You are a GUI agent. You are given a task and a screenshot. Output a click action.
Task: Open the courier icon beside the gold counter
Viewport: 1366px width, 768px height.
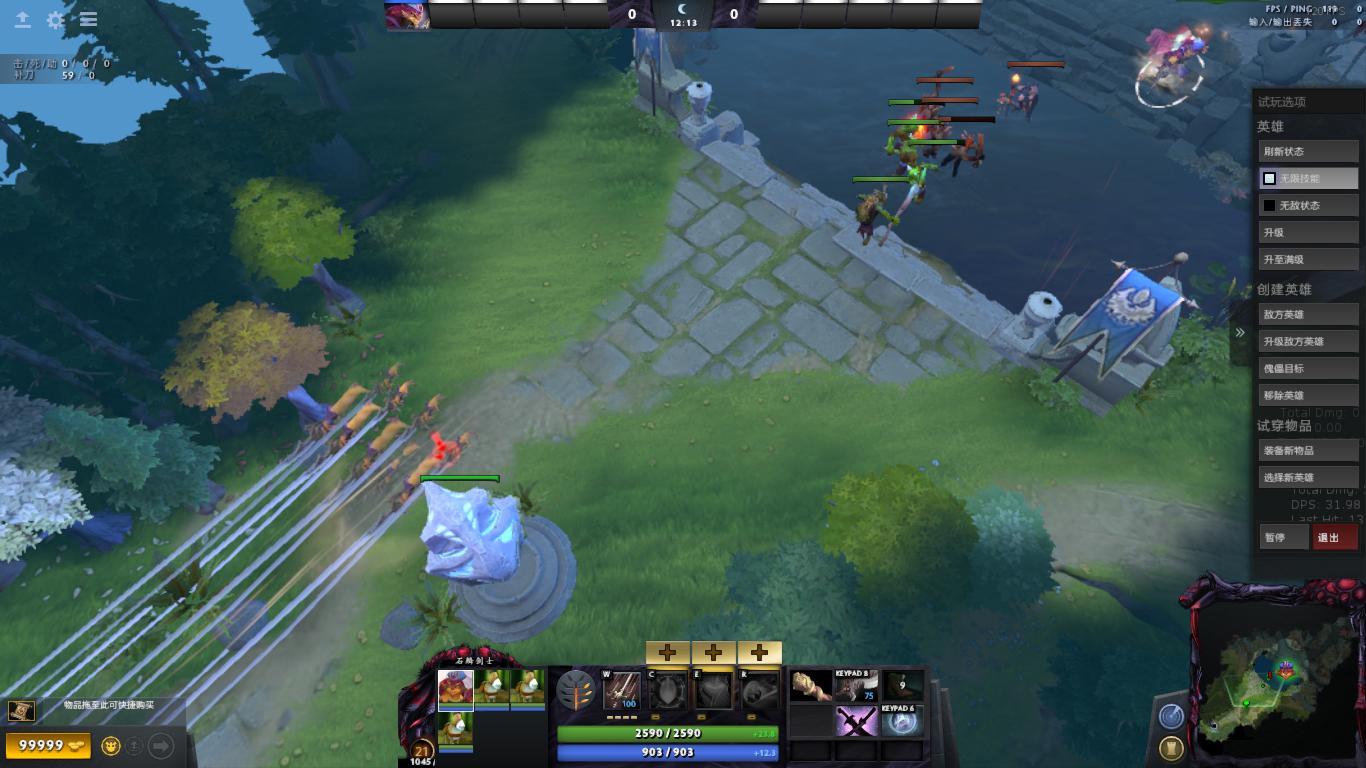[x=110, y=746]
